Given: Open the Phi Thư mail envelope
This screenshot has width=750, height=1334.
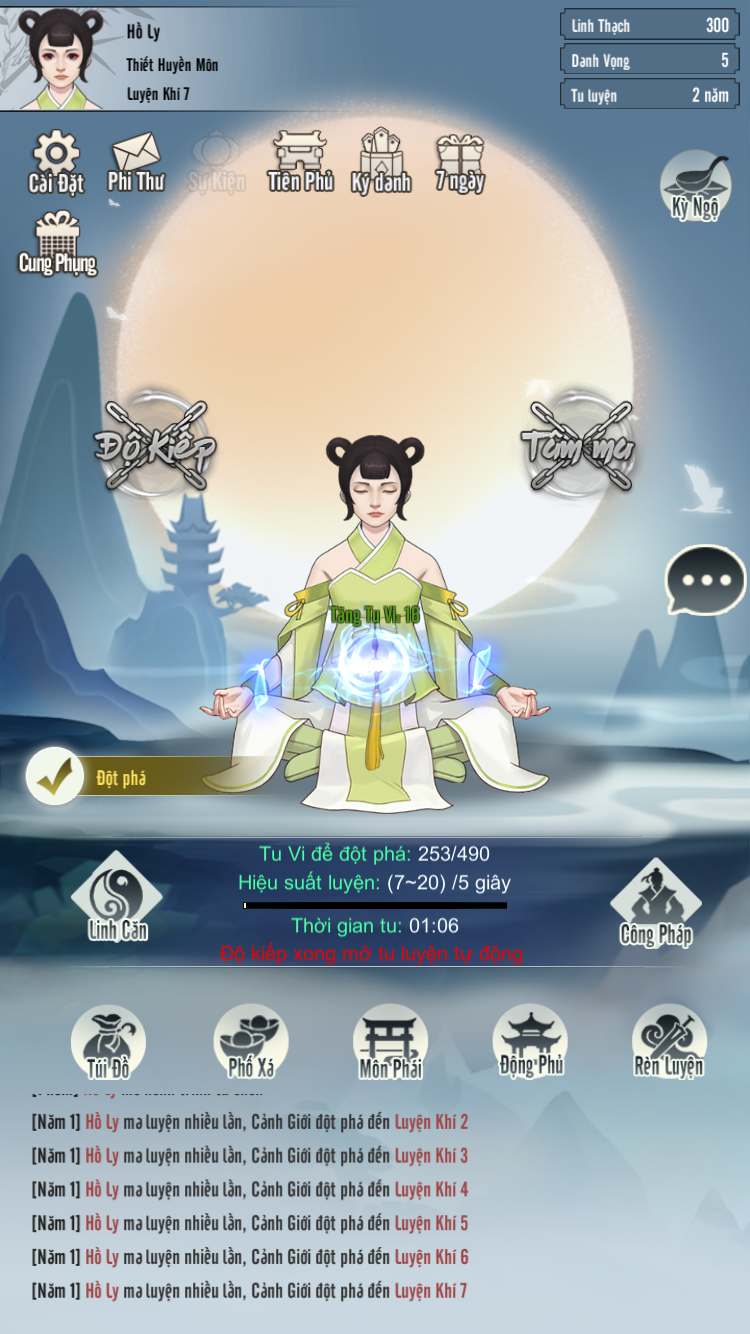Looking at the screenshot, I should (136, 160).
